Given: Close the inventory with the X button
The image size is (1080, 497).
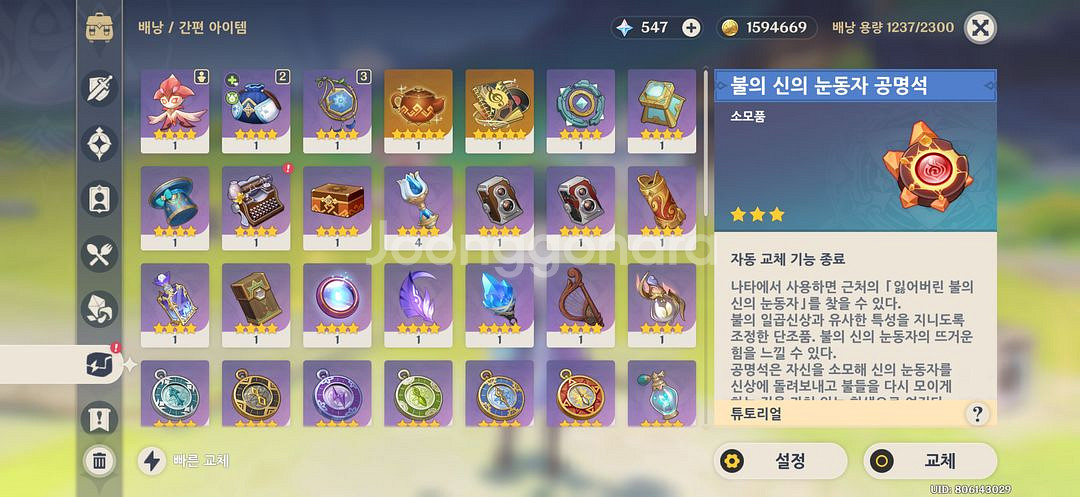Looking at the screenshot, I should pos(979,27).
